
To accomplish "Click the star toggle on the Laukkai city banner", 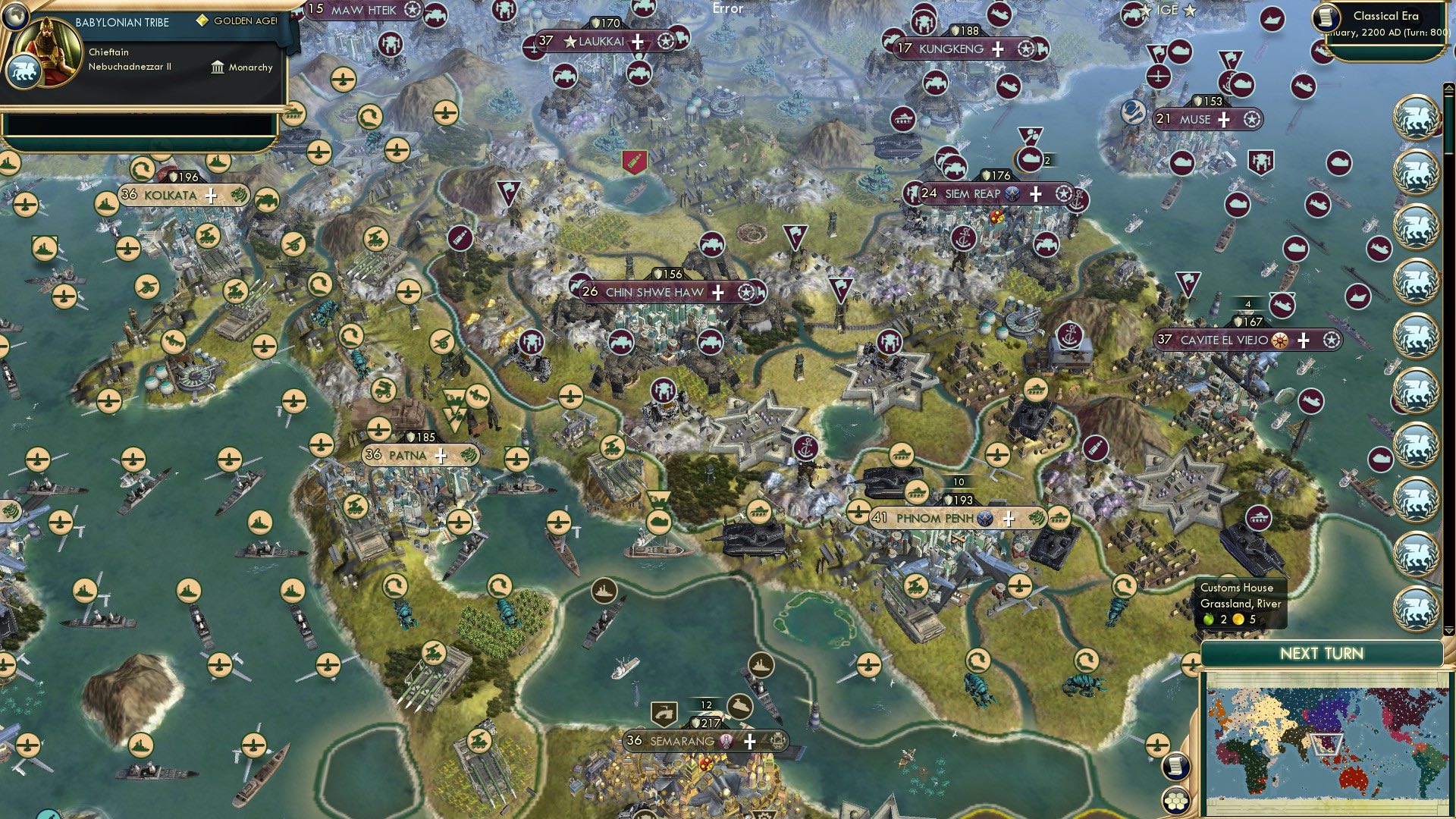I will point(666,42).
